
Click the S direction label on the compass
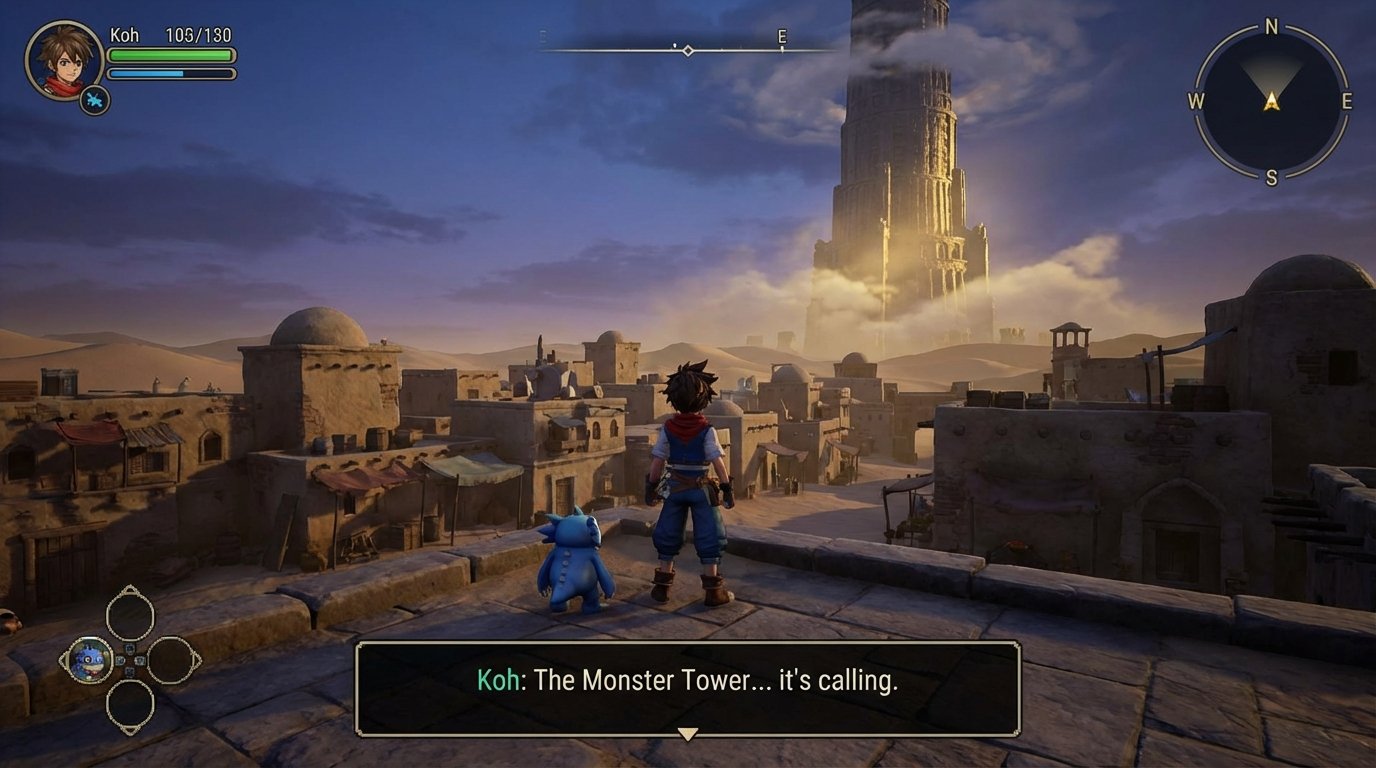coord(1271,176)
